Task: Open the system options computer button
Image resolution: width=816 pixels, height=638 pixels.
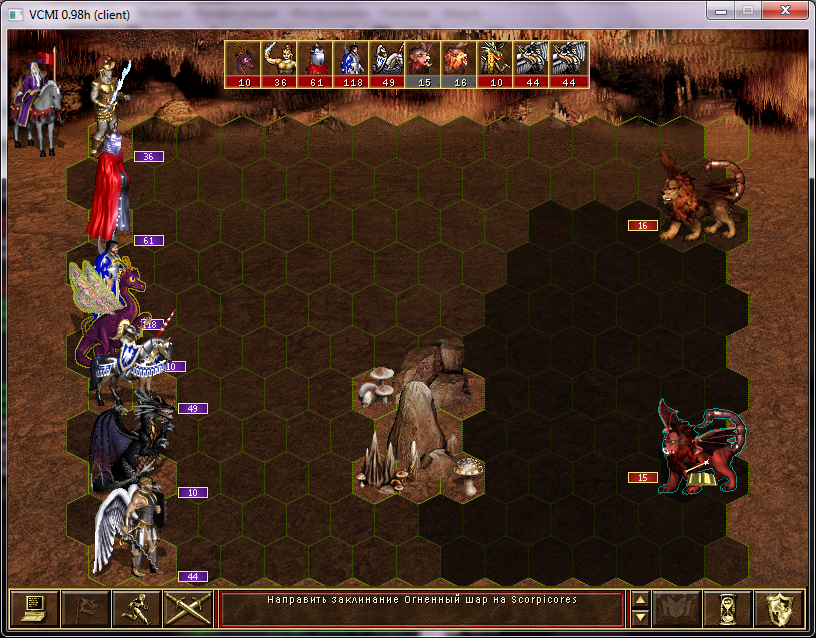Action: click(35, 609)
